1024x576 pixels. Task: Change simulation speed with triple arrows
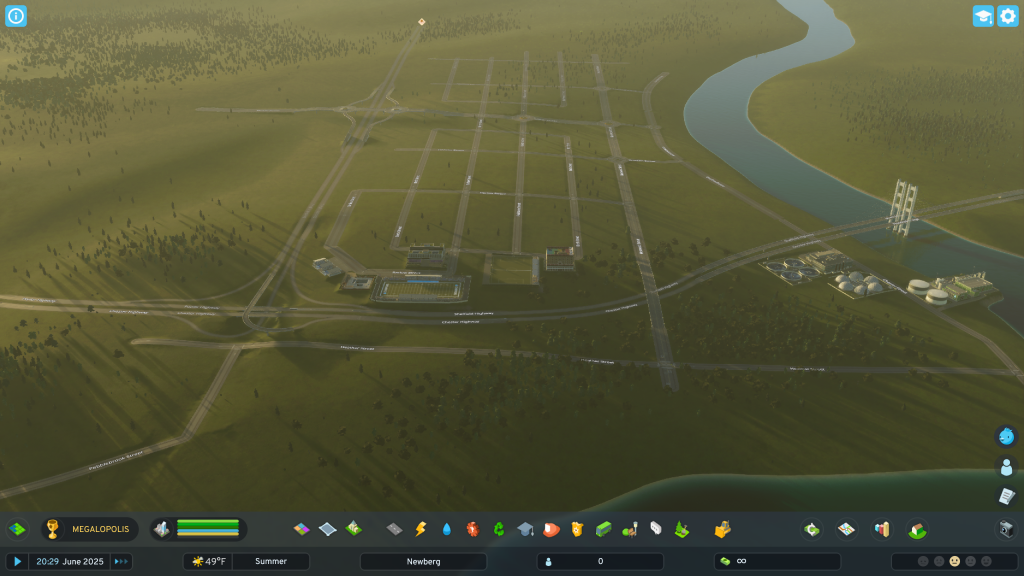click(121, 562)
